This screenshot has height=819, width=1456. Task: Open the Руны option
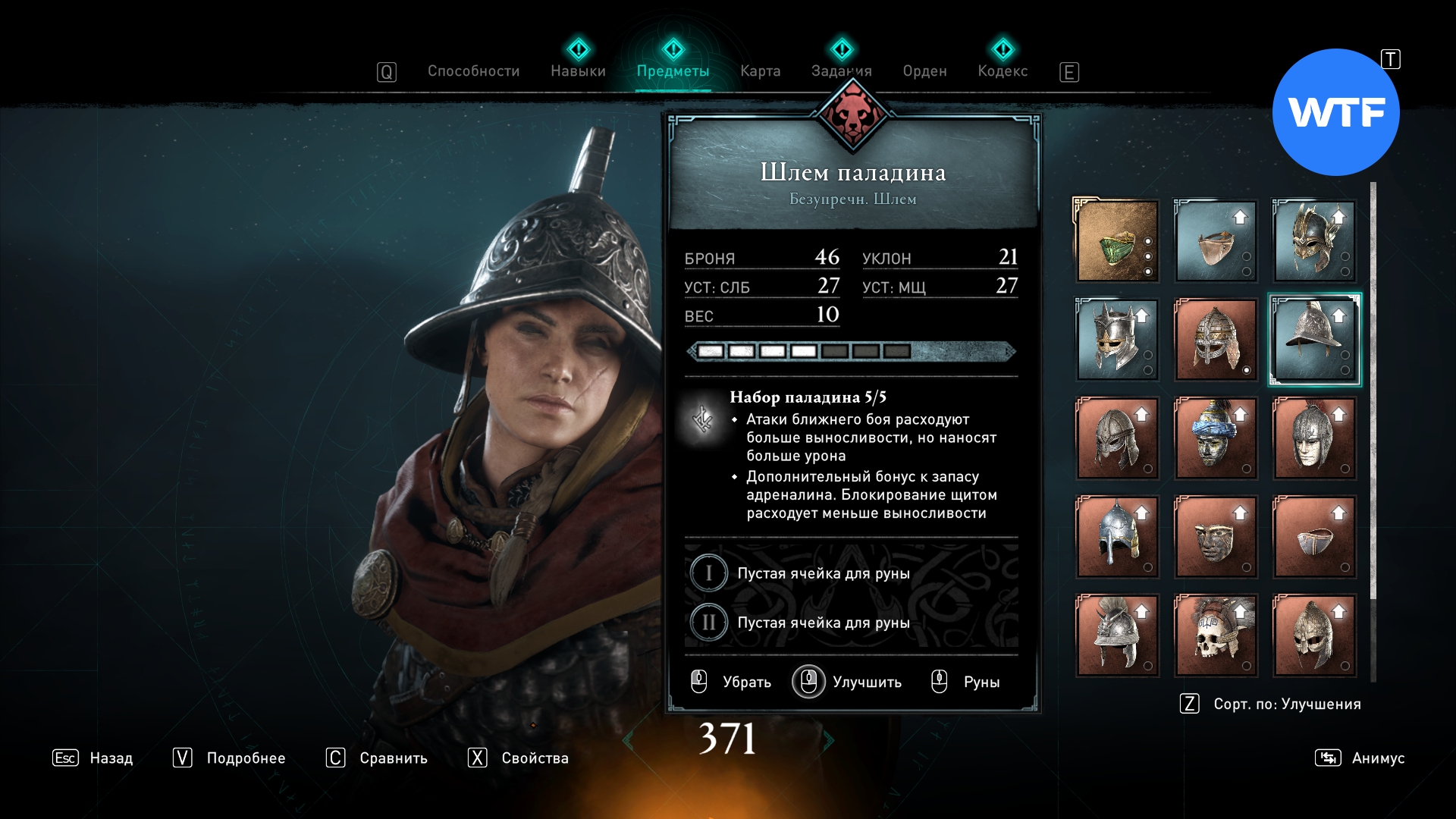tap(967, 682)
